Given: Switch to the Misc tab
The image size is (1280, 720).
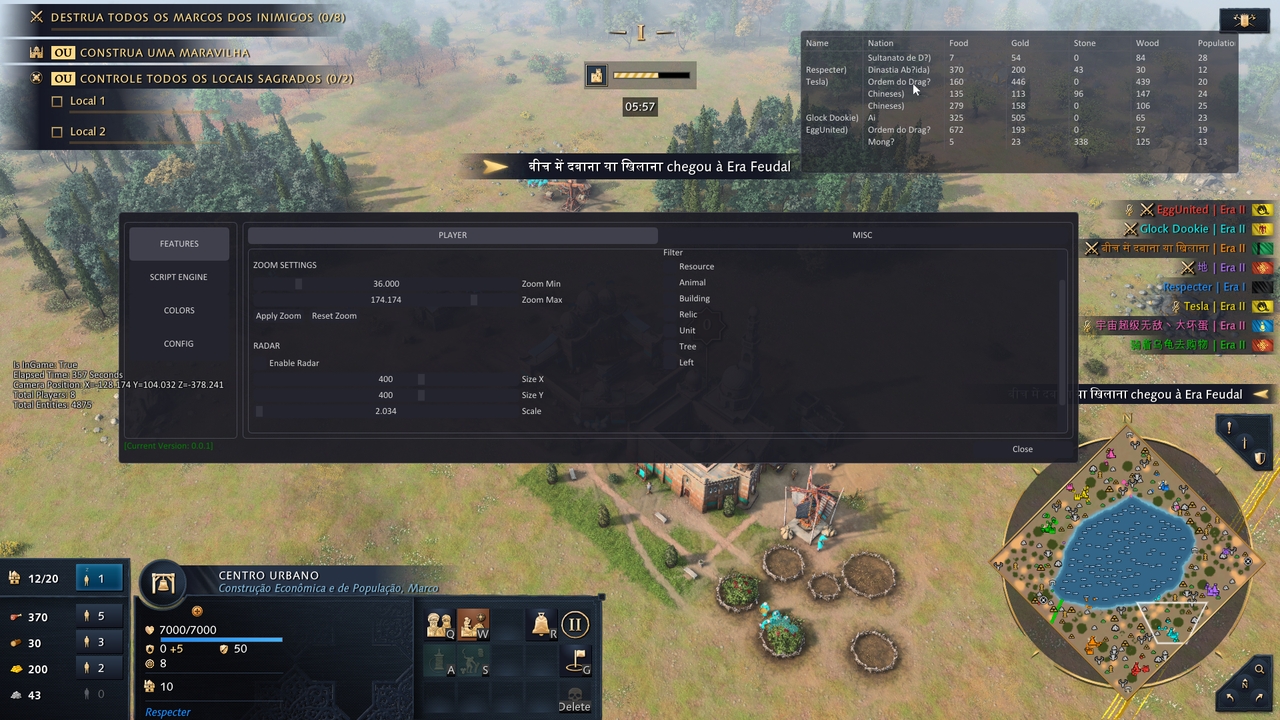Looking at the screenshot, I should [x=862, y=235].
